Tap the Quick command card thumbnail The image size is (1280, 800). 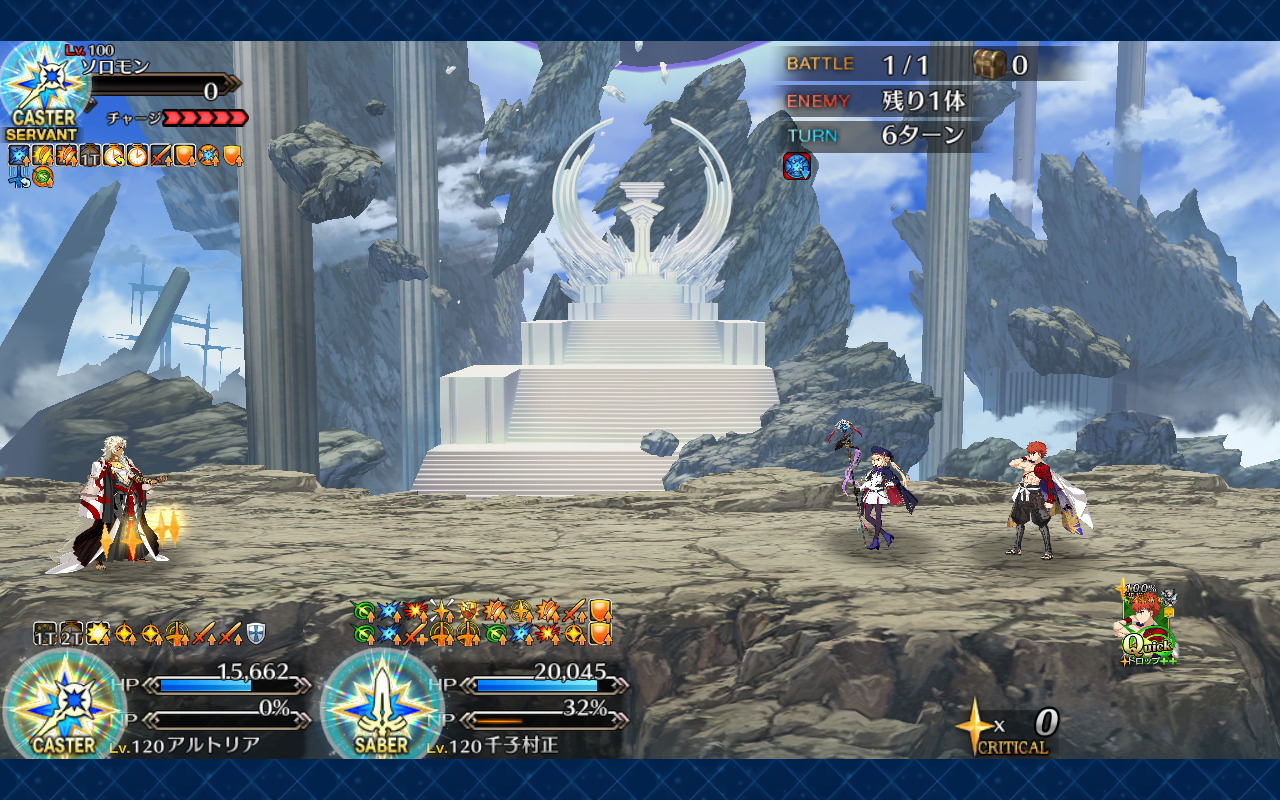tap(1146, 626)
